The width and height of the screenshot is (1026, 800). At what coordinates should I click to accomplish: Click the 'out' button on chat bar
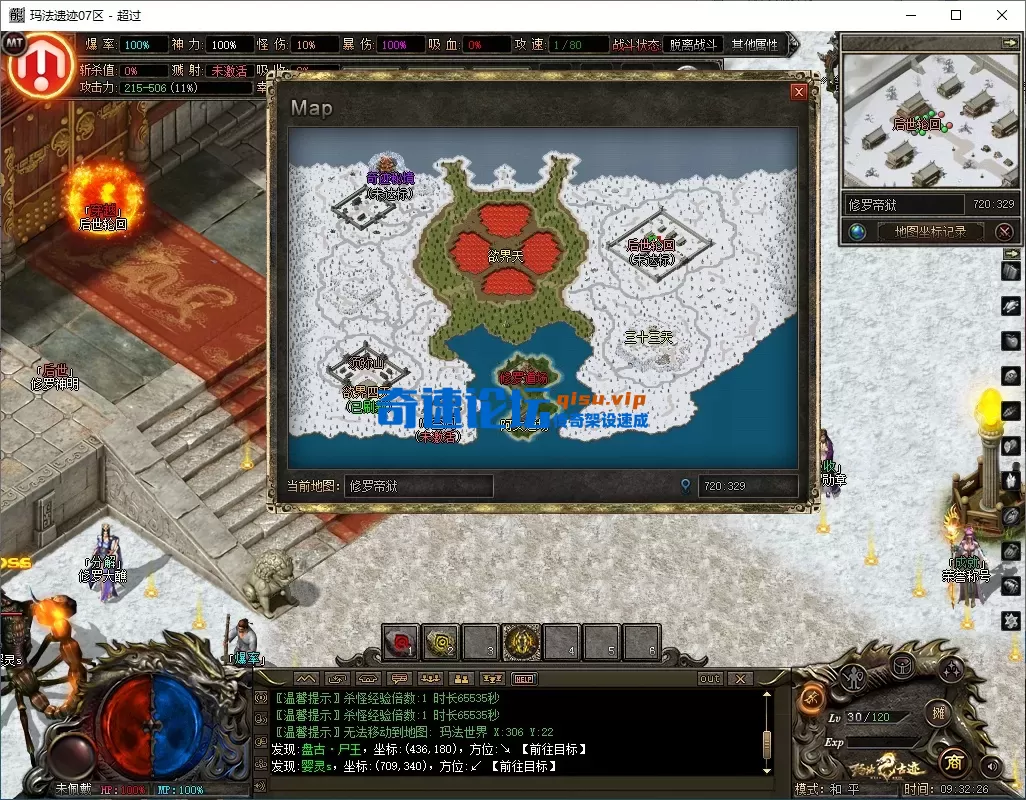709,679
